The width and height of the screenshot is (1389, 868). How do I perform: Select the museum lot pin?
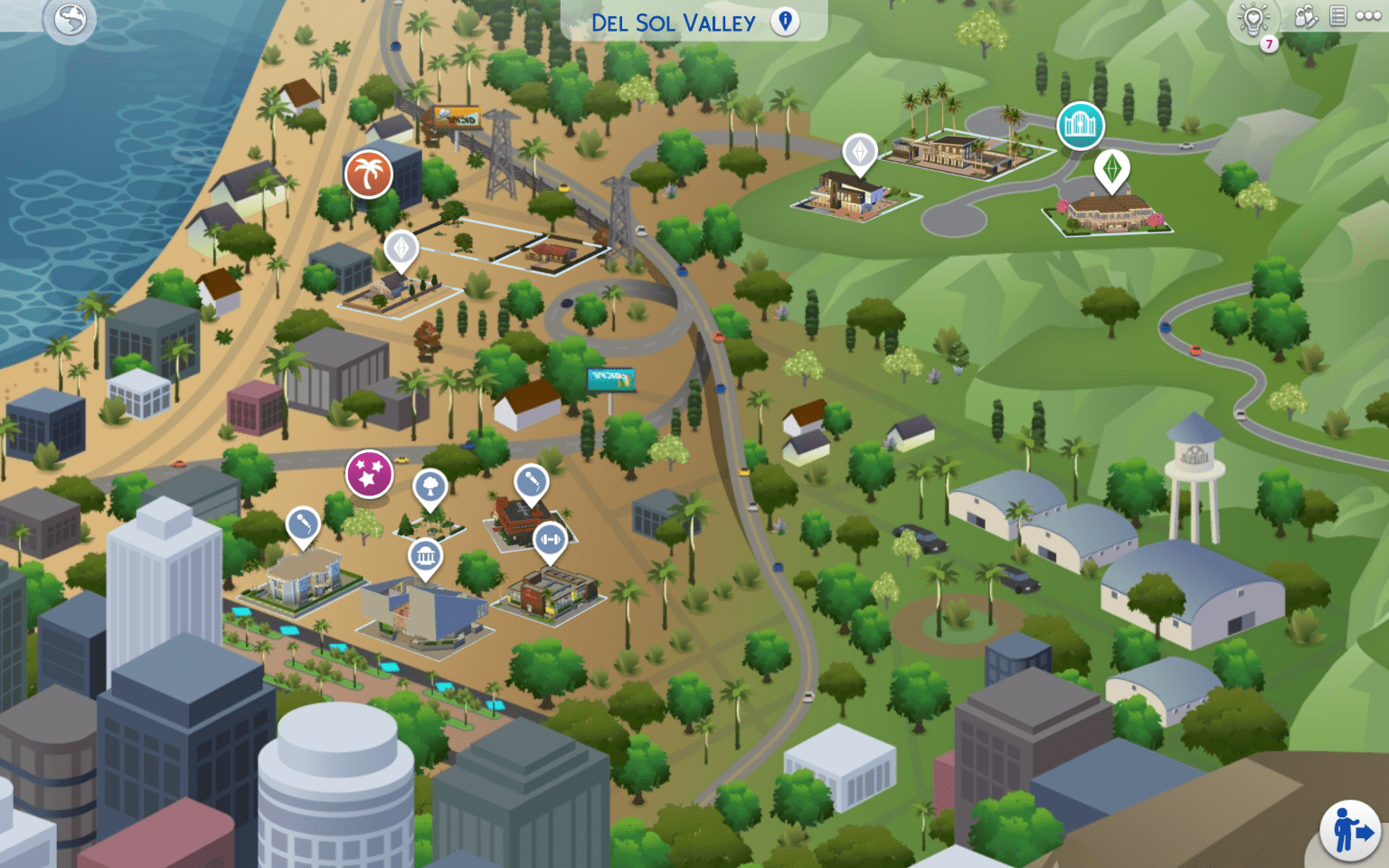tap(425, 556)
